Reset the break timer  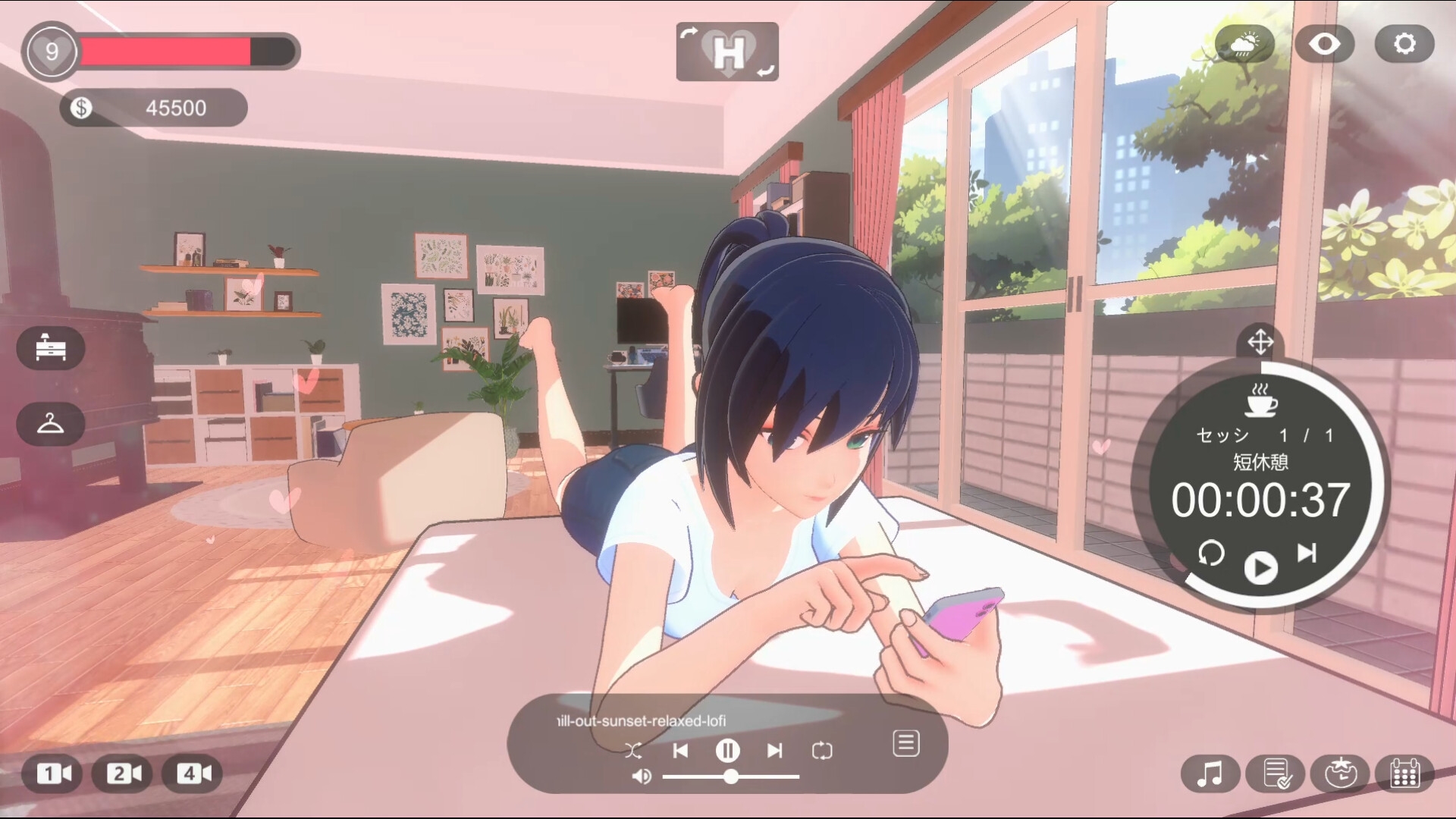pos(1211,553)
